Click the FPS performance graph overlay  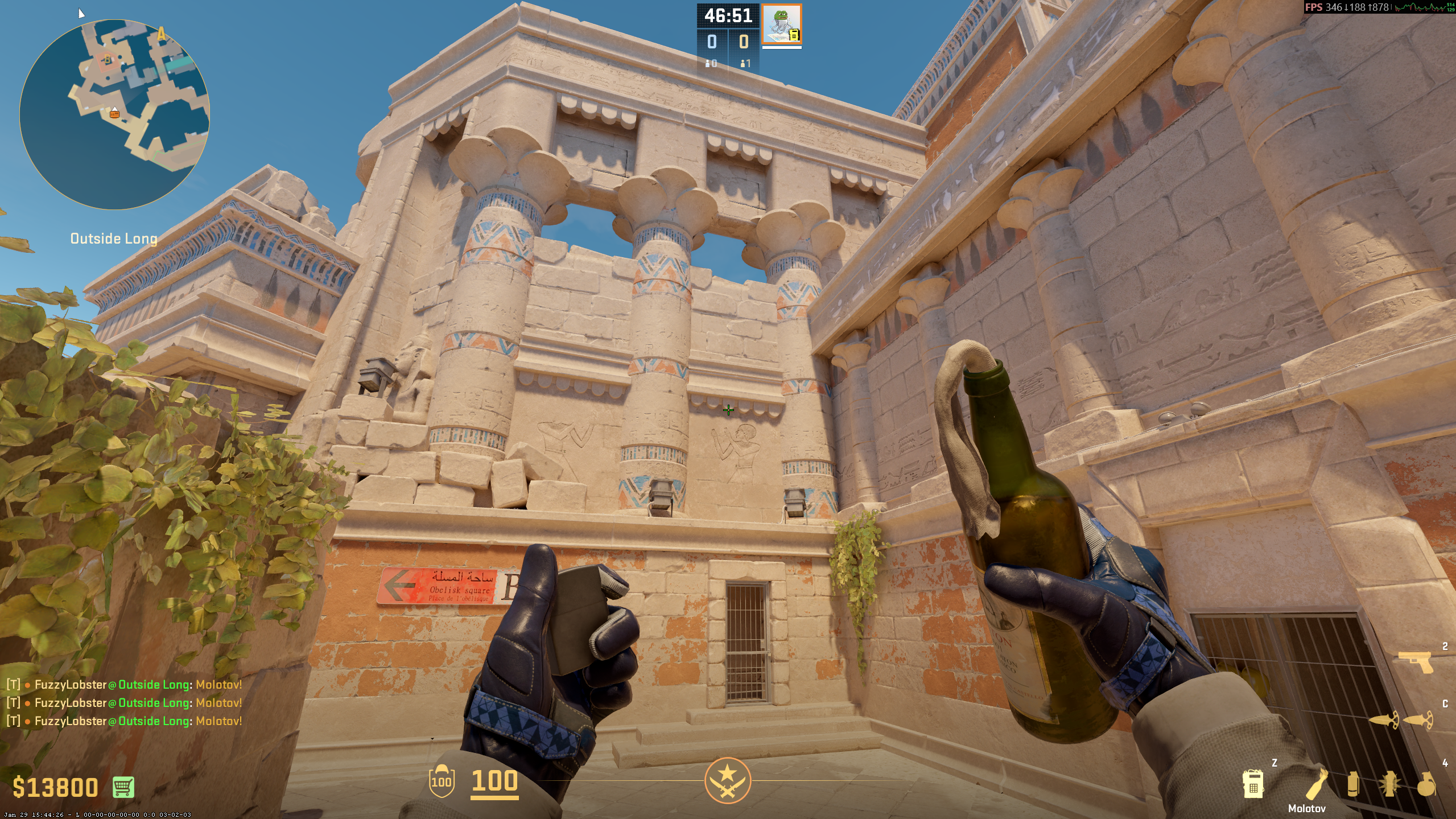tap(1422, 7)
